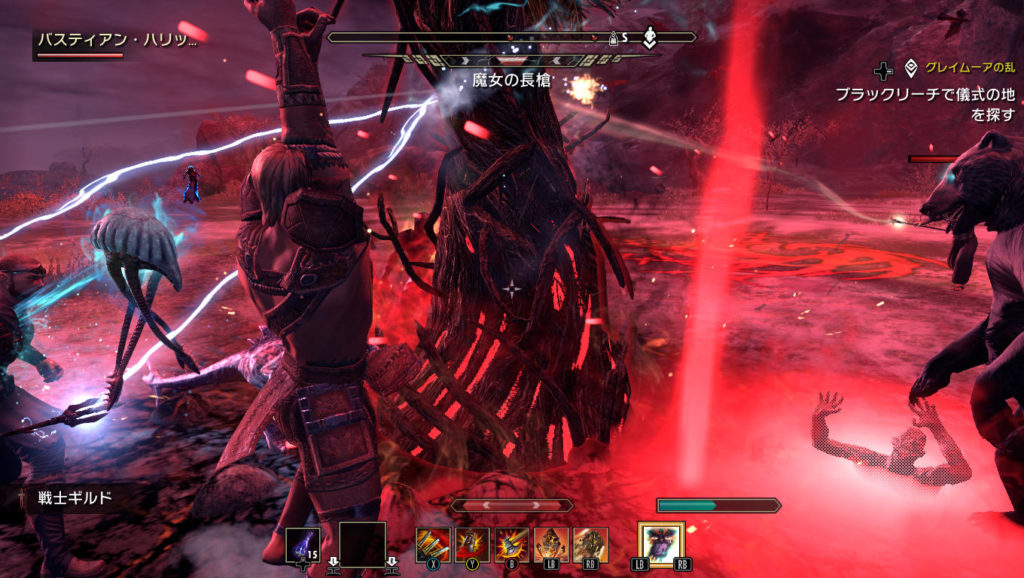Use the blue potion quickslot with 15 charges
The height and width of the screenshot is (578, 1024).
click(303, 544)
